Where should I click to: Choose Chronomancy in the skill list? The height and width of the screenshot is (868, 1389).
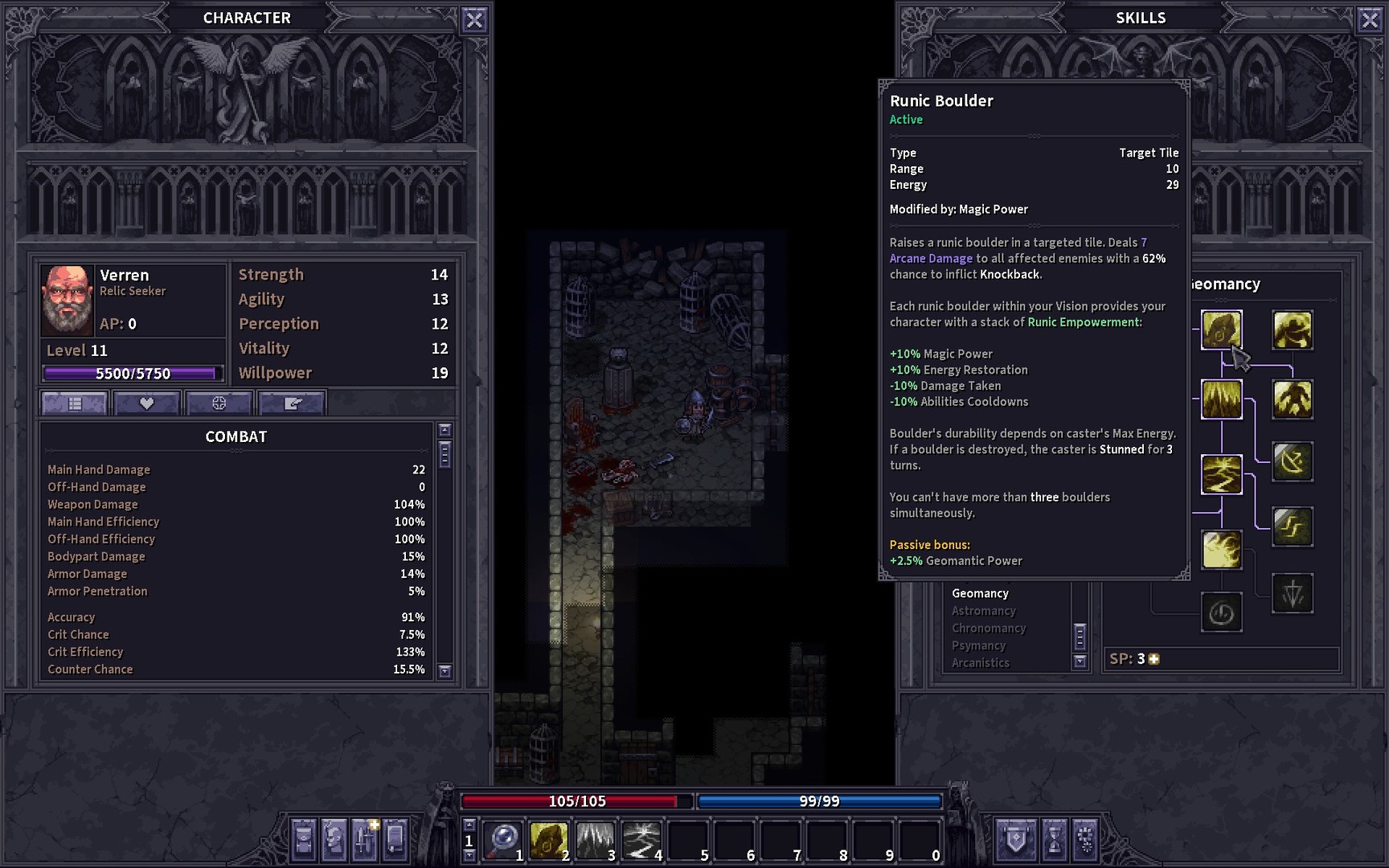[989, 628]
